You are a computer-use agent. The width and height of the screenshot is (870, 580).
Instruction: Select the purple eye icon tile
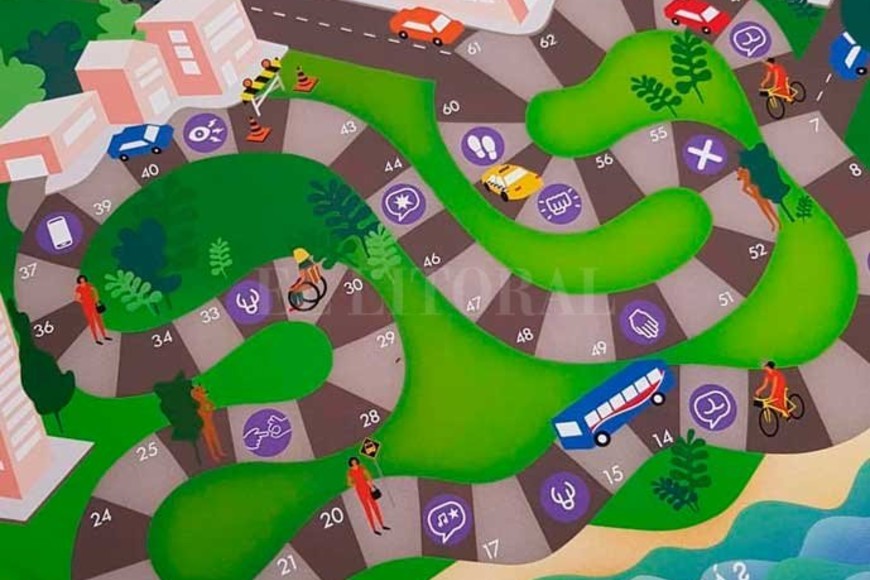205,132
